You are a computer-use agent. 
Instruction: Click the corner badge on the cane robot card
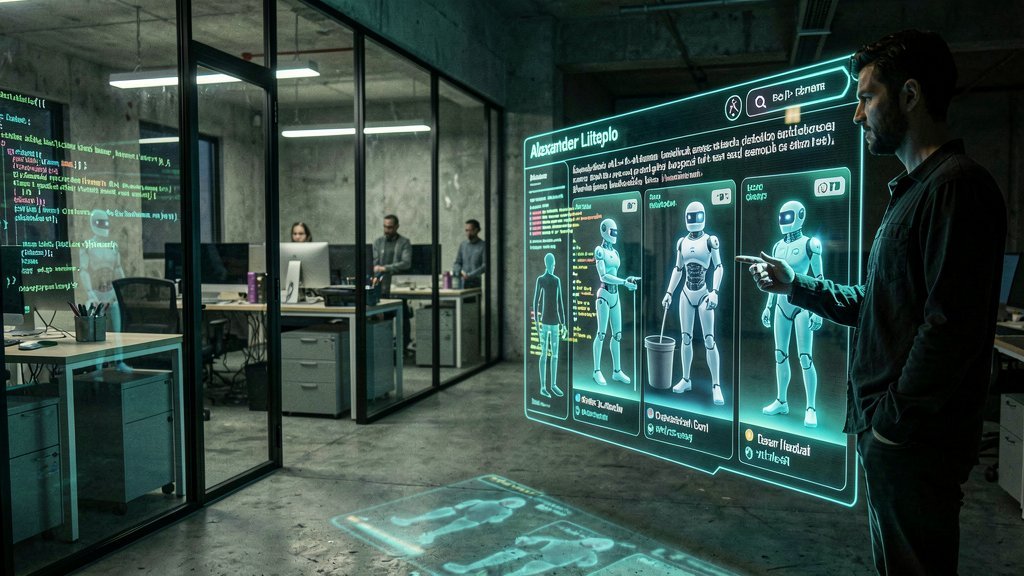pyautogui.click(x=630, y=205)
